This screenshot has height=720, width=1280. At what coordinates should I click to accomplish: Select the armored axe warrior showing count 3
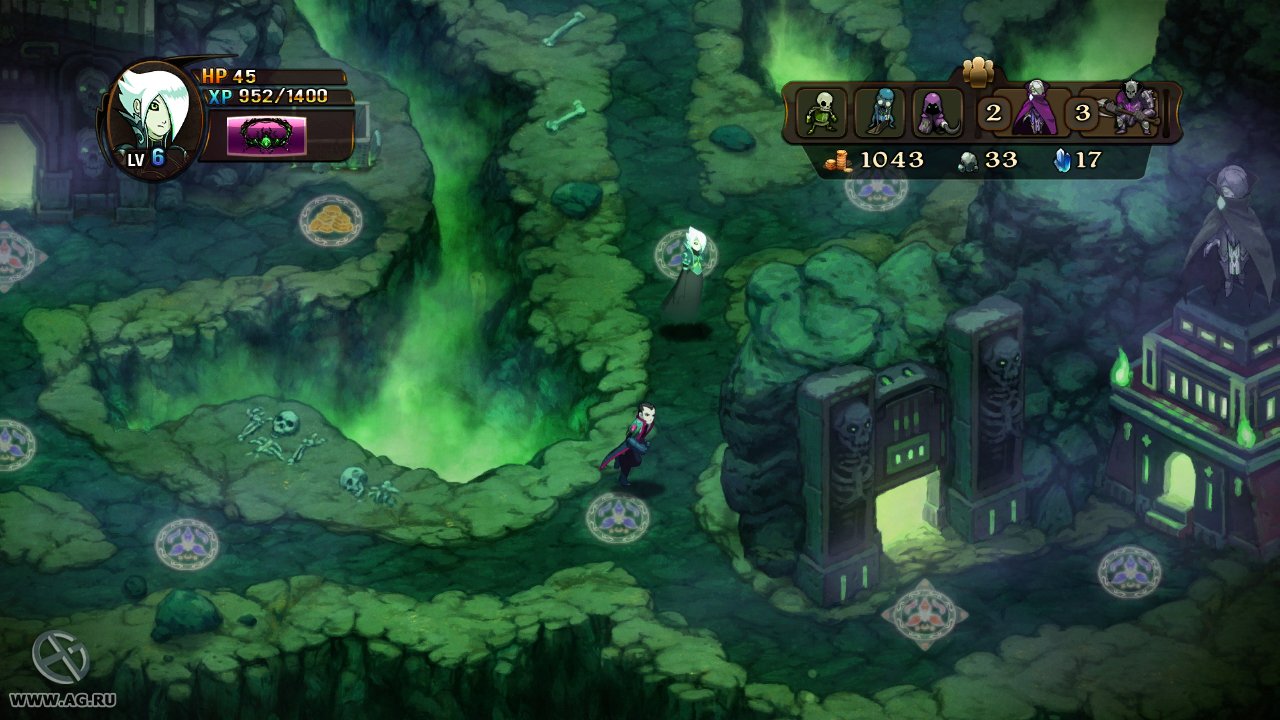1131,110
